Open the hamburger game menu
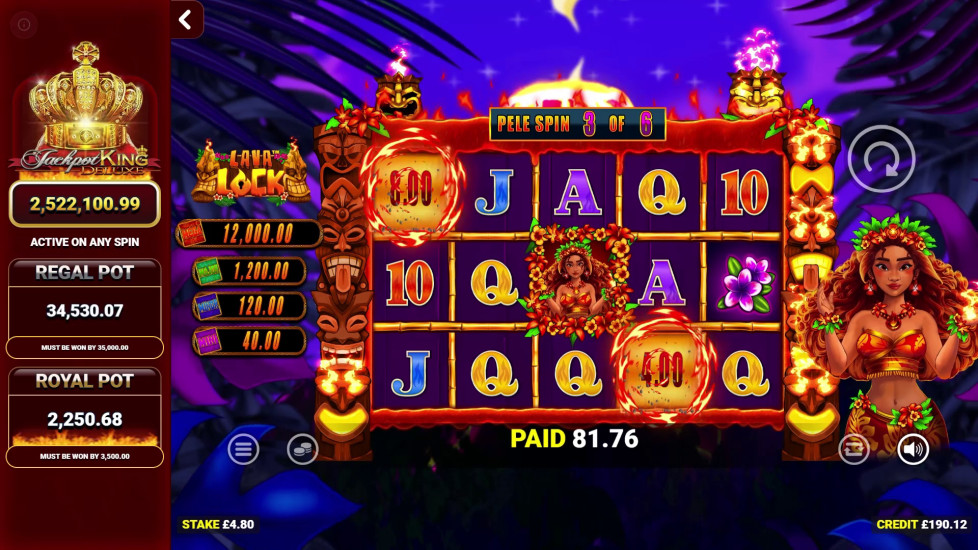Image resolution: width=978 pixels, height=550 pixels. 243,449
